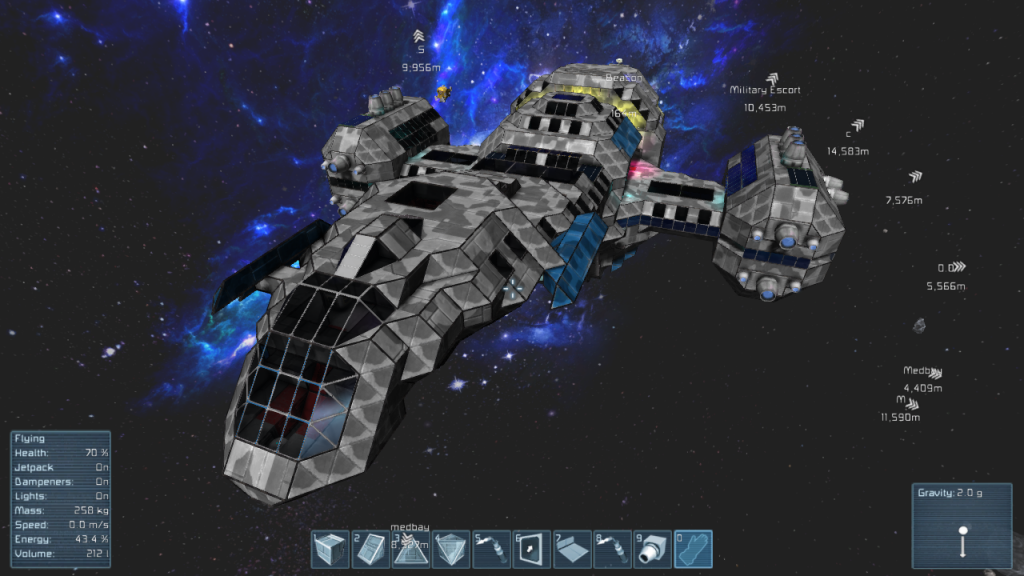Select the square panel block in slot 6
The image size is (1024, 576).
[532, 549]
